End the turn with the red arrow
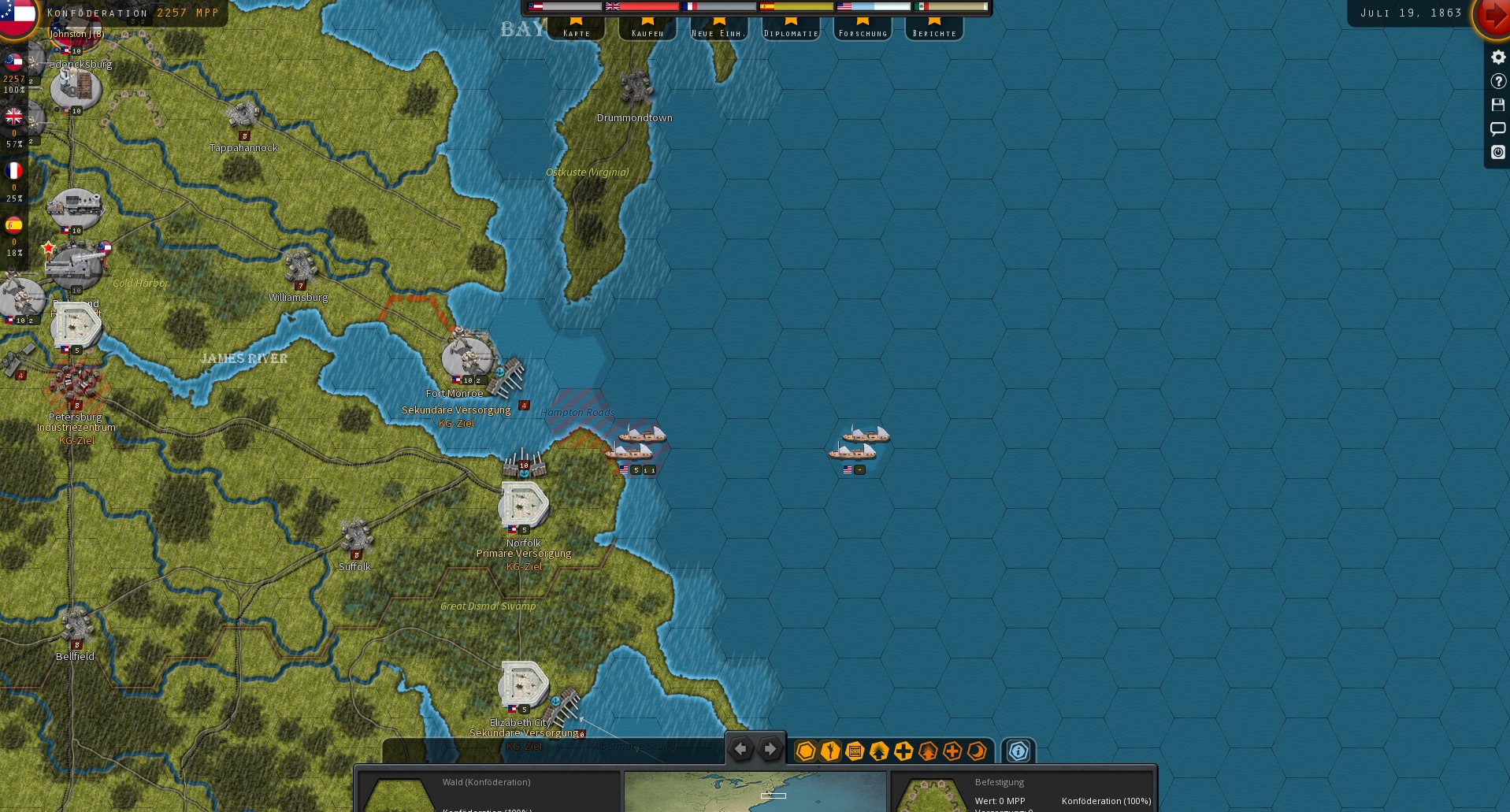Viewport: 1510px width, 812px height. (x=1493, y=16)
